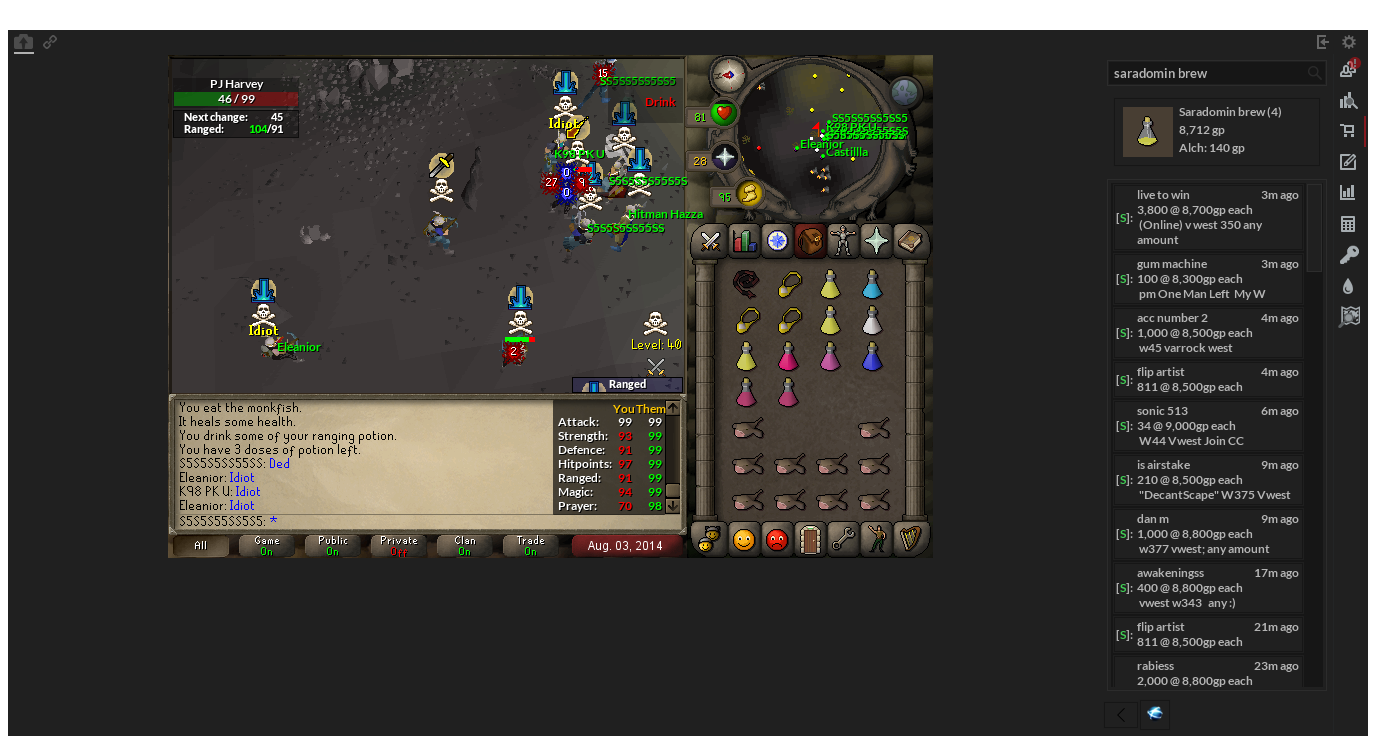Open the calculator tool in the sidebar
Image resolution: width=1376 pixels, height=744 pixels.
1349,223
